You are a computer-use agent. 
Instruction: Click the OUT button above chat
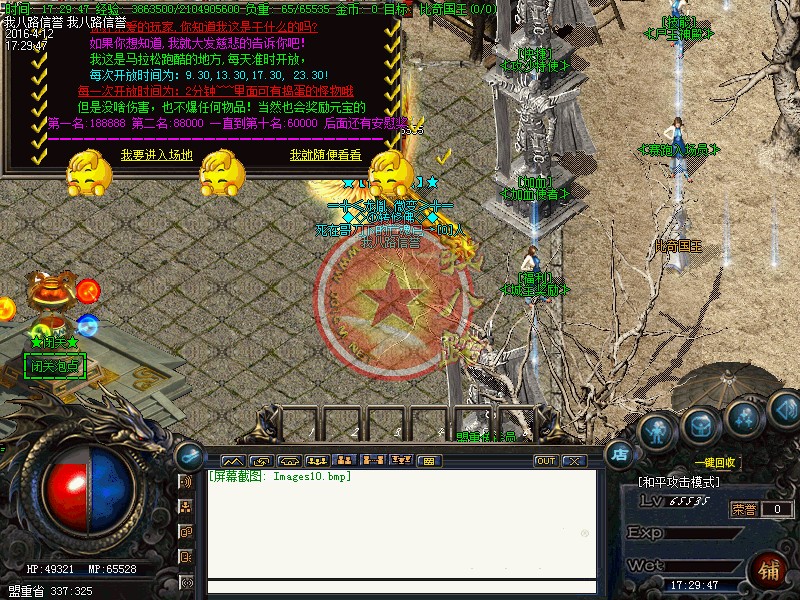pos(546,461)
